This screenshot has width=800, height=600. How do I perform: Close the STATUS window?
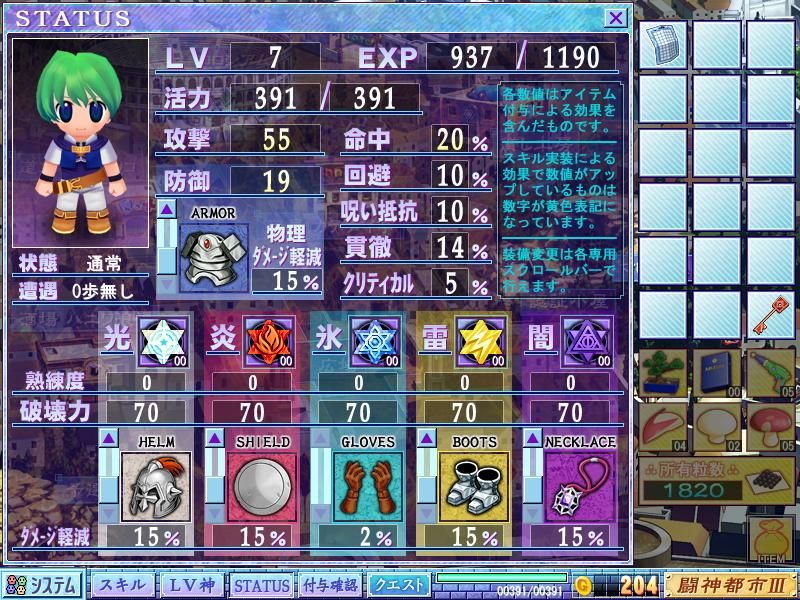(615, 17)
